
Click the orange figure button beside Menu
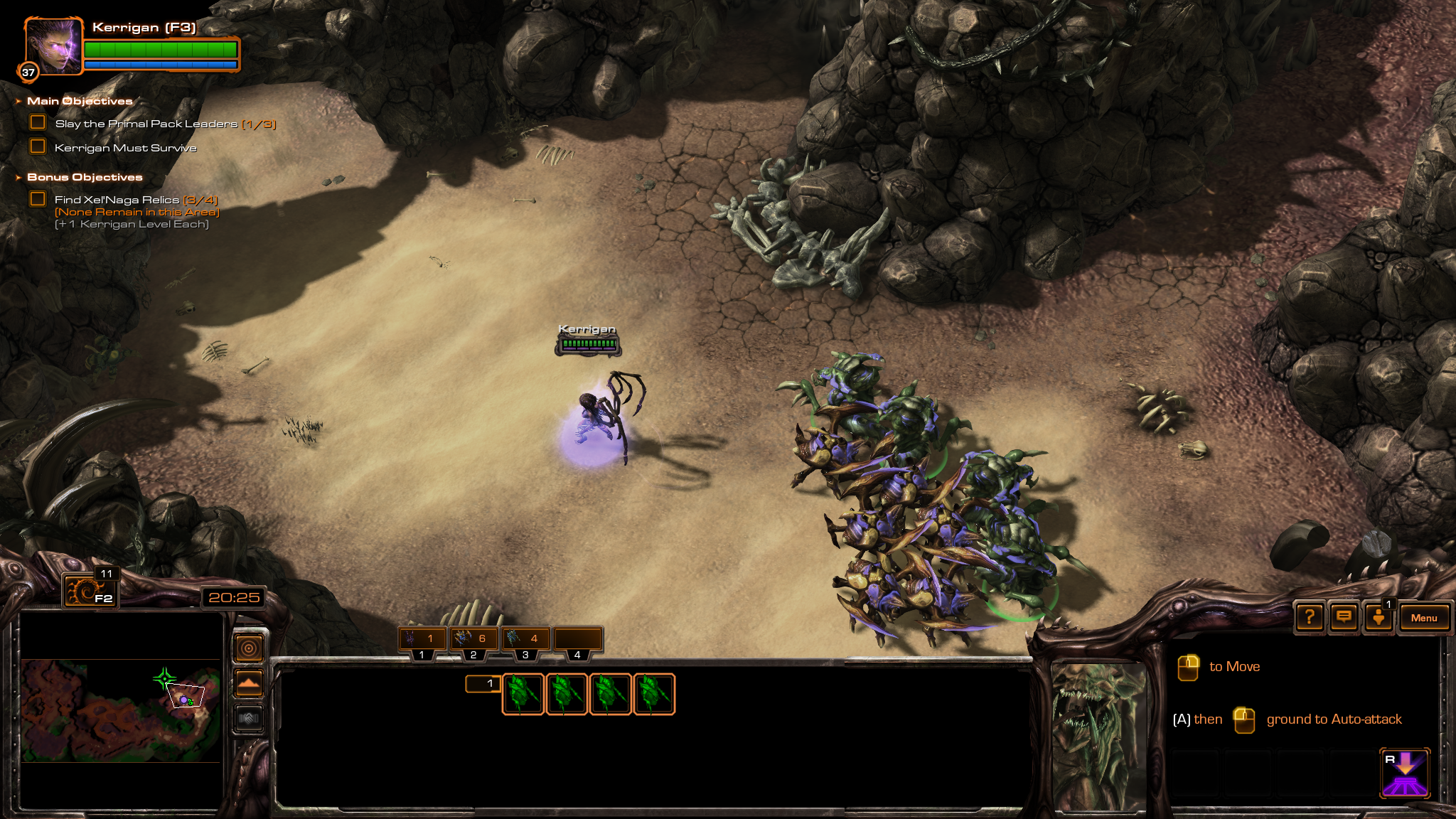pyautogui.click(x=1378, y=617)
